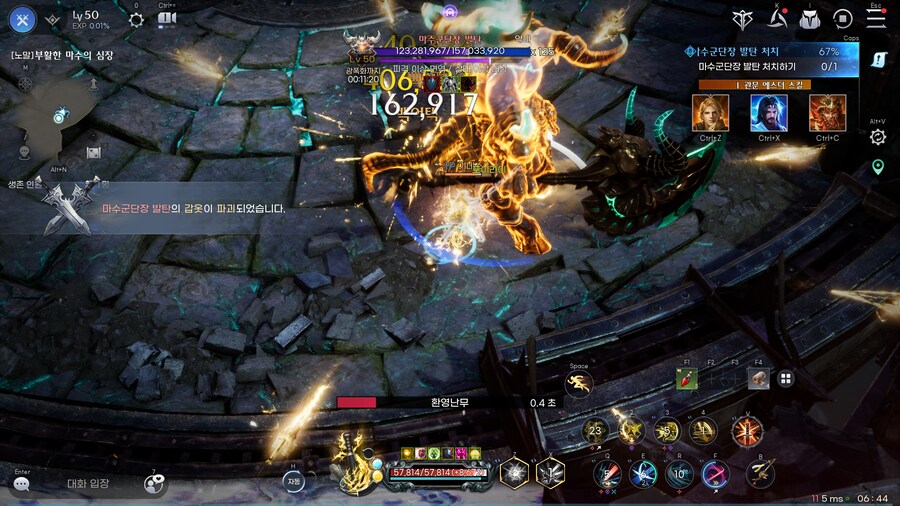Viewport: 900px width, 506px height.
Task: Open the skill emblem icon marked K
Action: point(779,18)
